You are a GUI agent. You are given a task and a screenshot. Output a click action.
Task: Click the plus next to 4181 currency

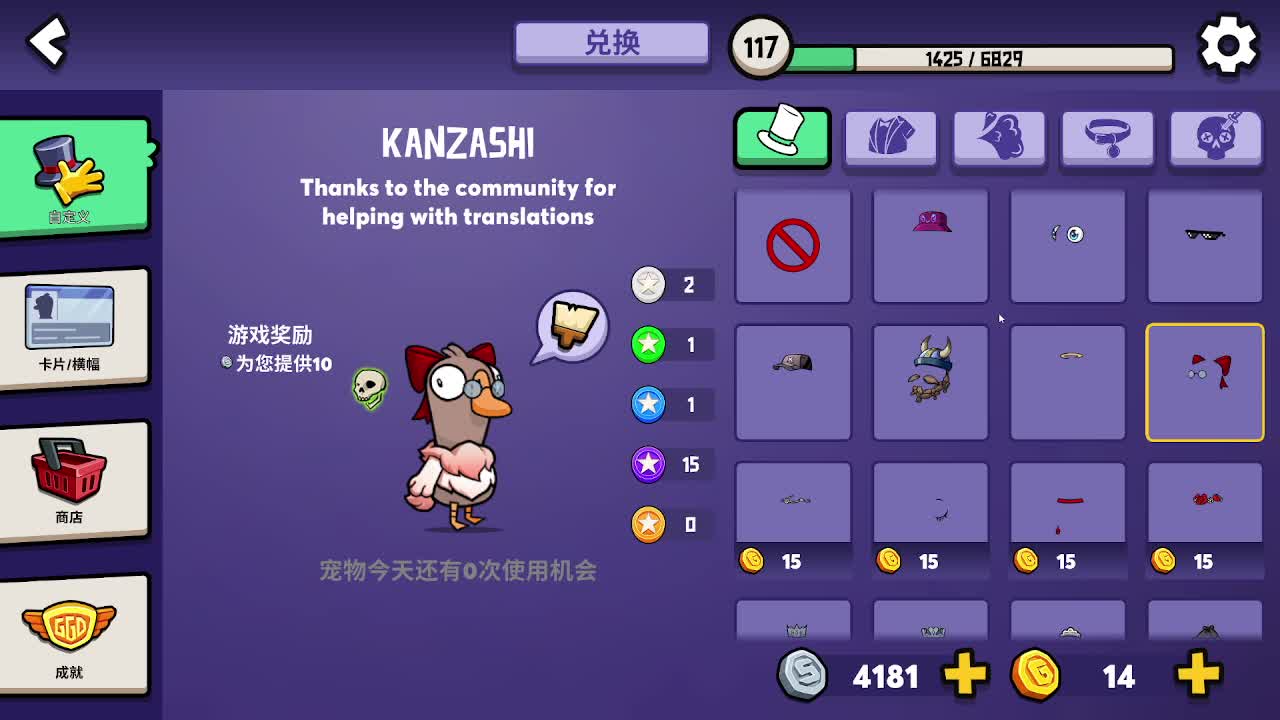963,675
